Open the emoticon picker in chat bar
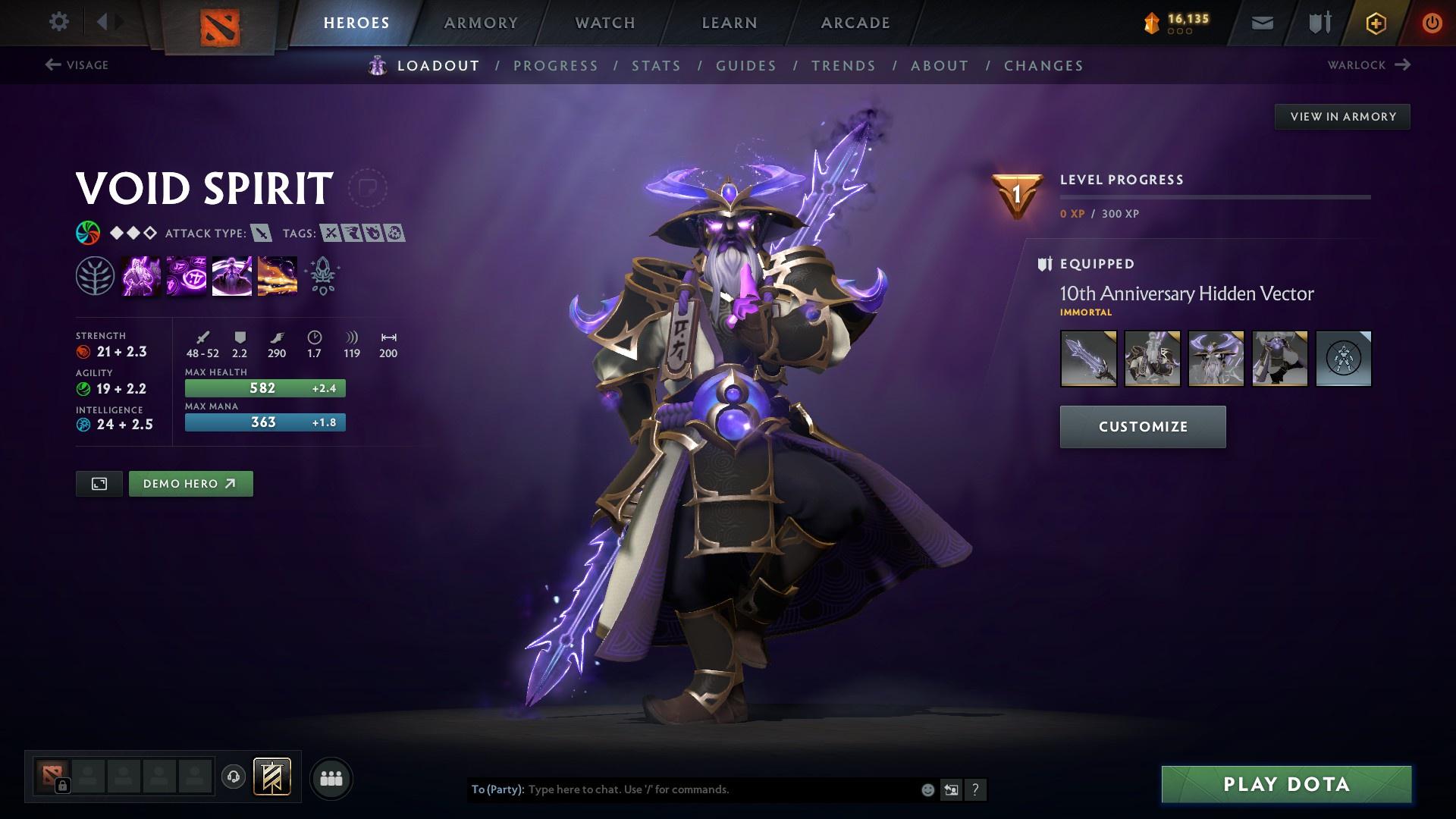Viewport: 1456px width, 819px height. click(x=927, y=789)
